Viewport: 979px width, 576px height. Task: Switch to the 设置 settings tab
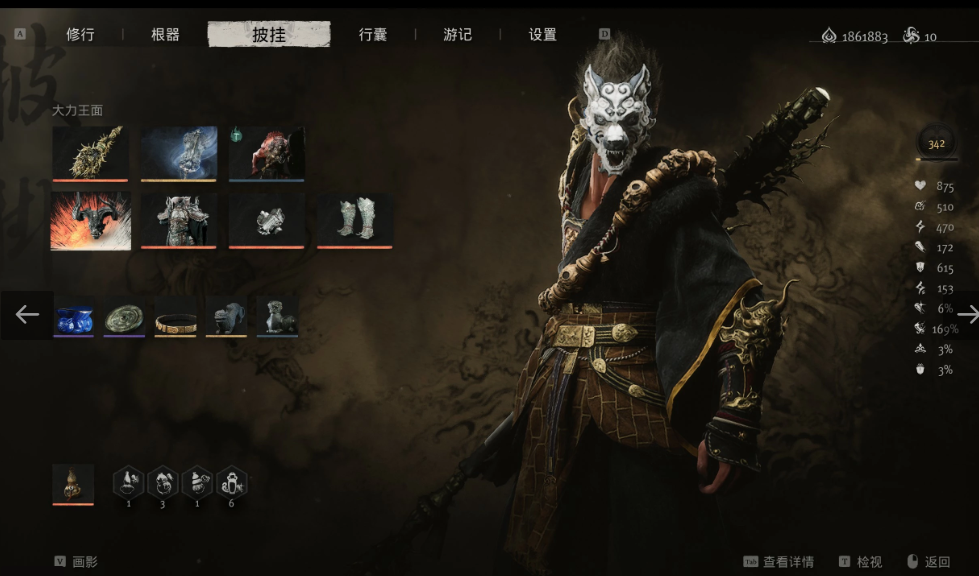(542, 35)
